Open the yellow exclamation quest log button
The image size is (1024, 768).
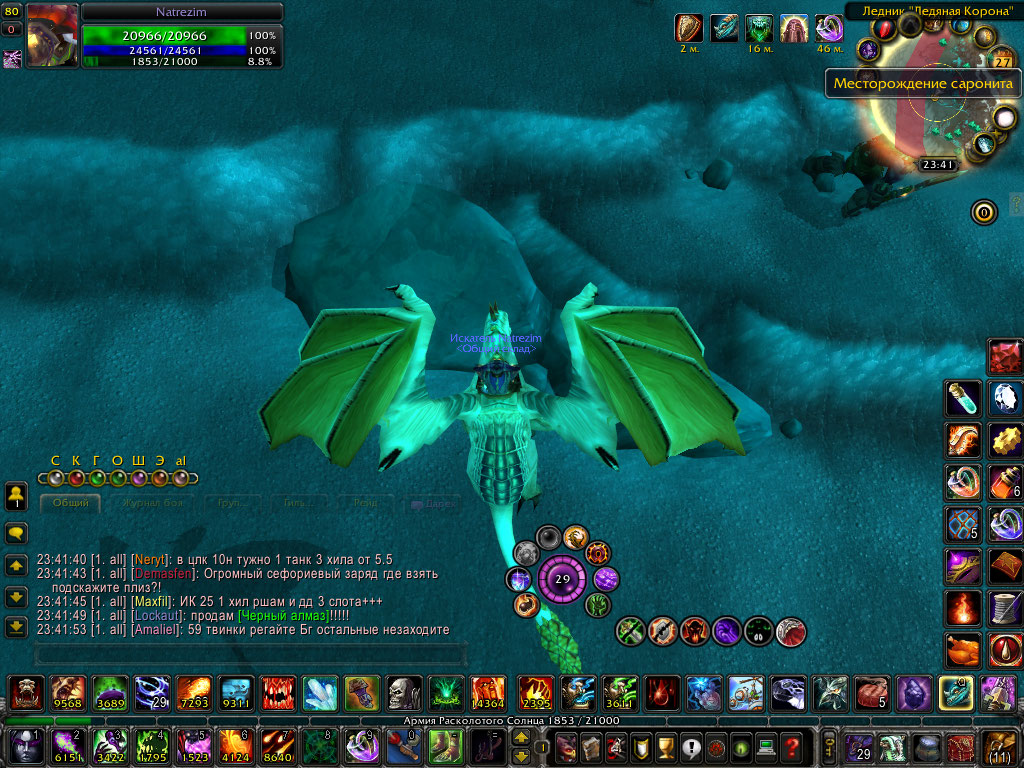click(689, 746)
